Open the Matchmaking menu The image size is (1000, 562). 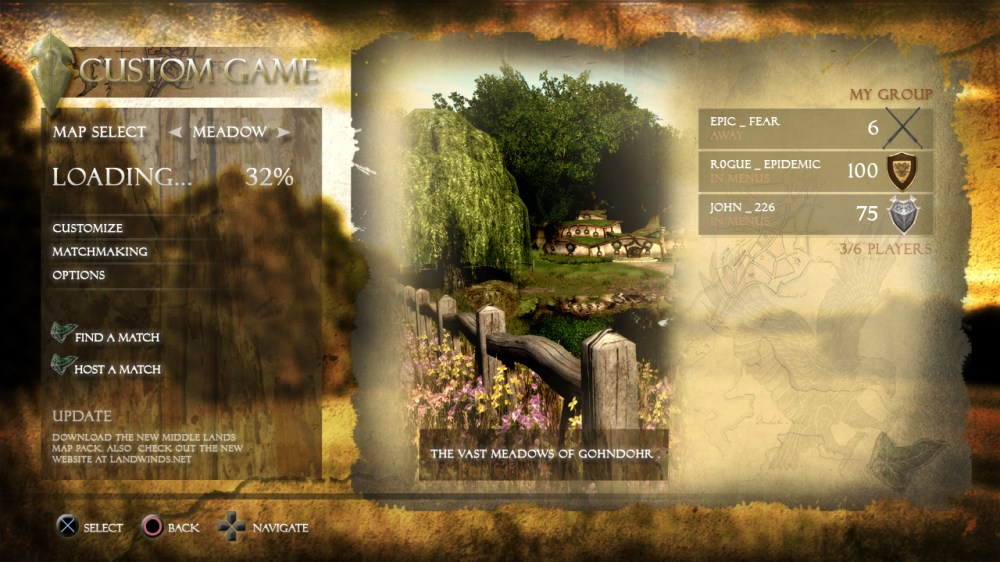point(100,251)
